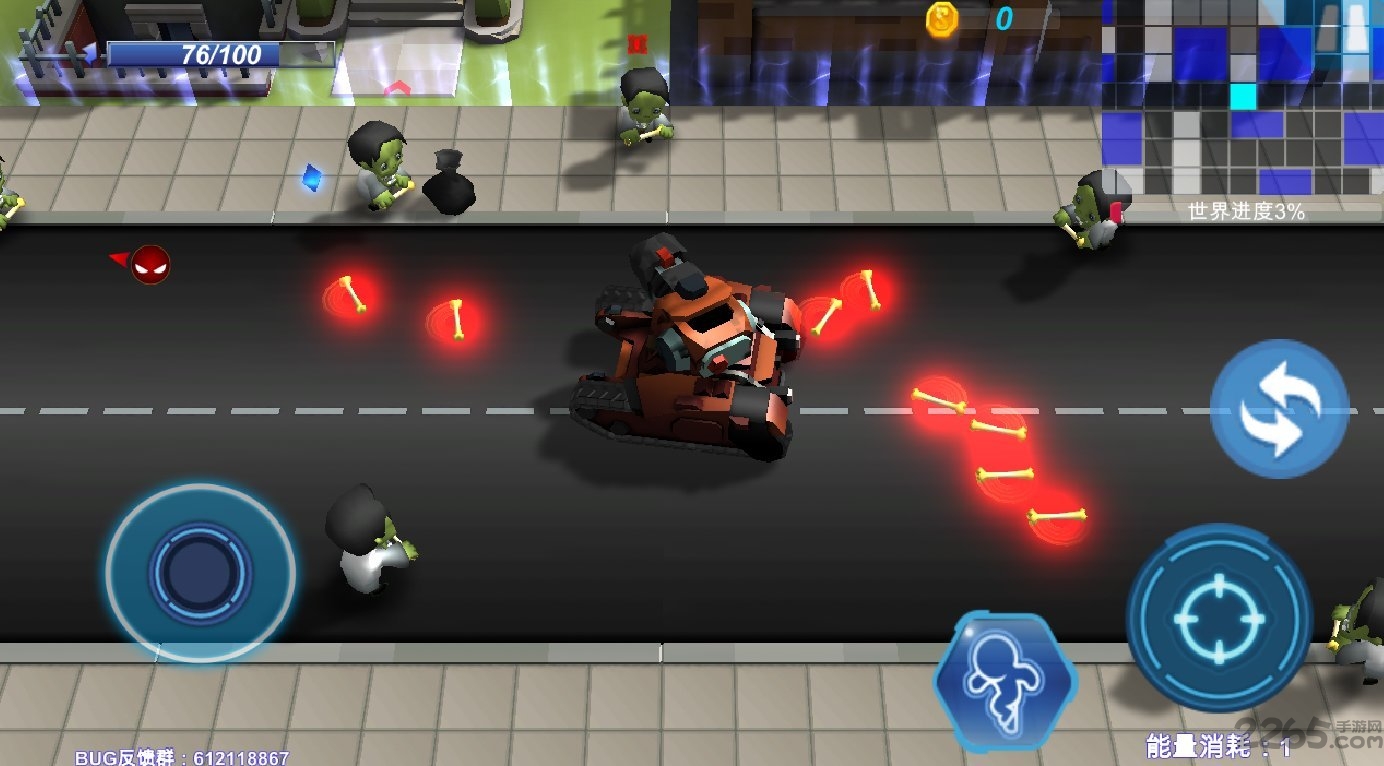The height and width of the screenshot is (766, 1384).
Task: Open the blue grid minimap
Action: (x=1242, y=97)
